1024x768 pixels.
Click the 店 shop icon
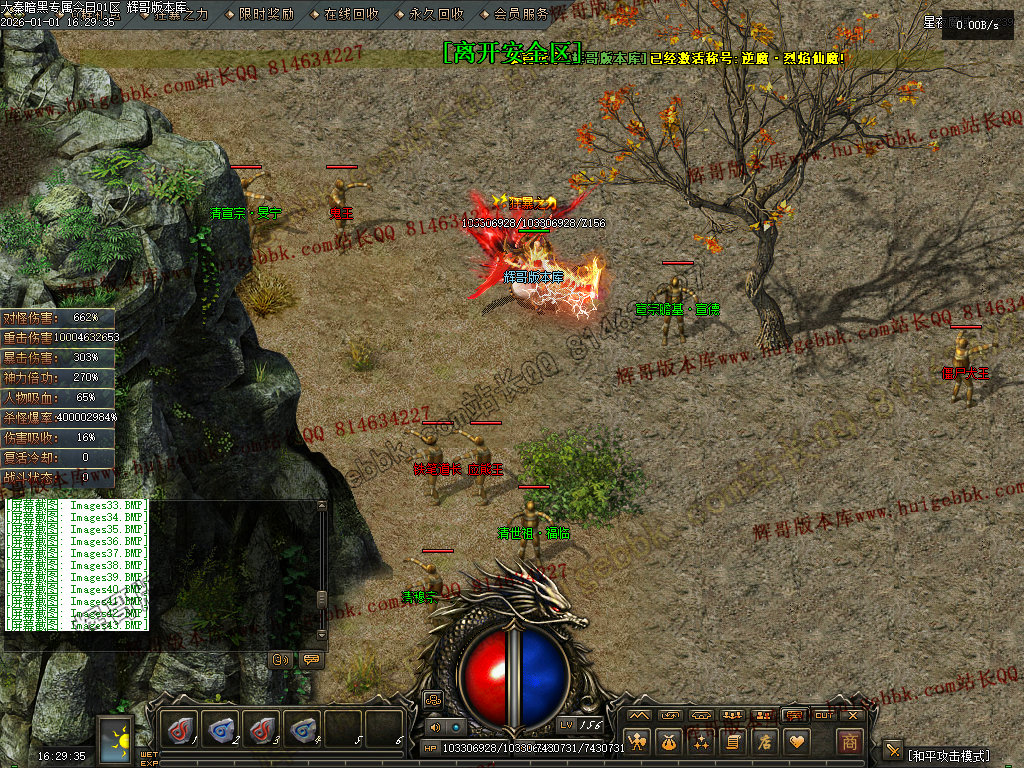point(765,742)
